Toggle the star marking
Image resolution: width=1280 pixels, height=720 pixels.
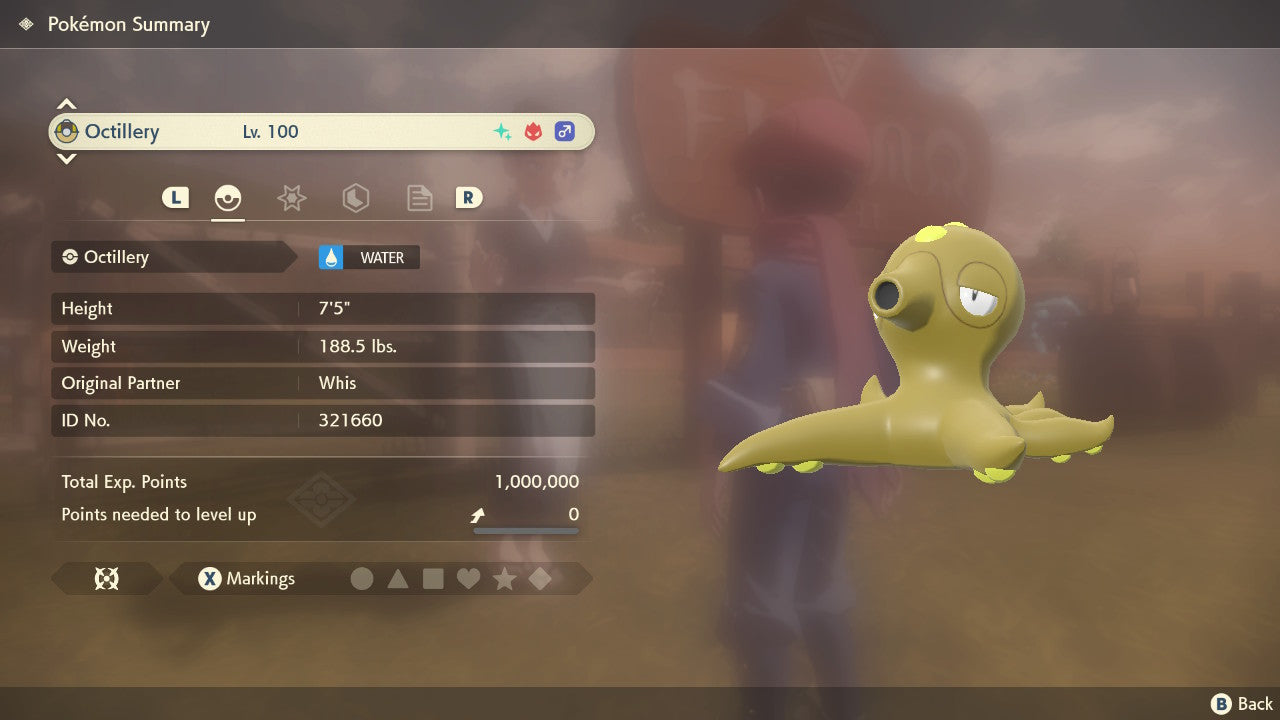[x=504, y=579]
